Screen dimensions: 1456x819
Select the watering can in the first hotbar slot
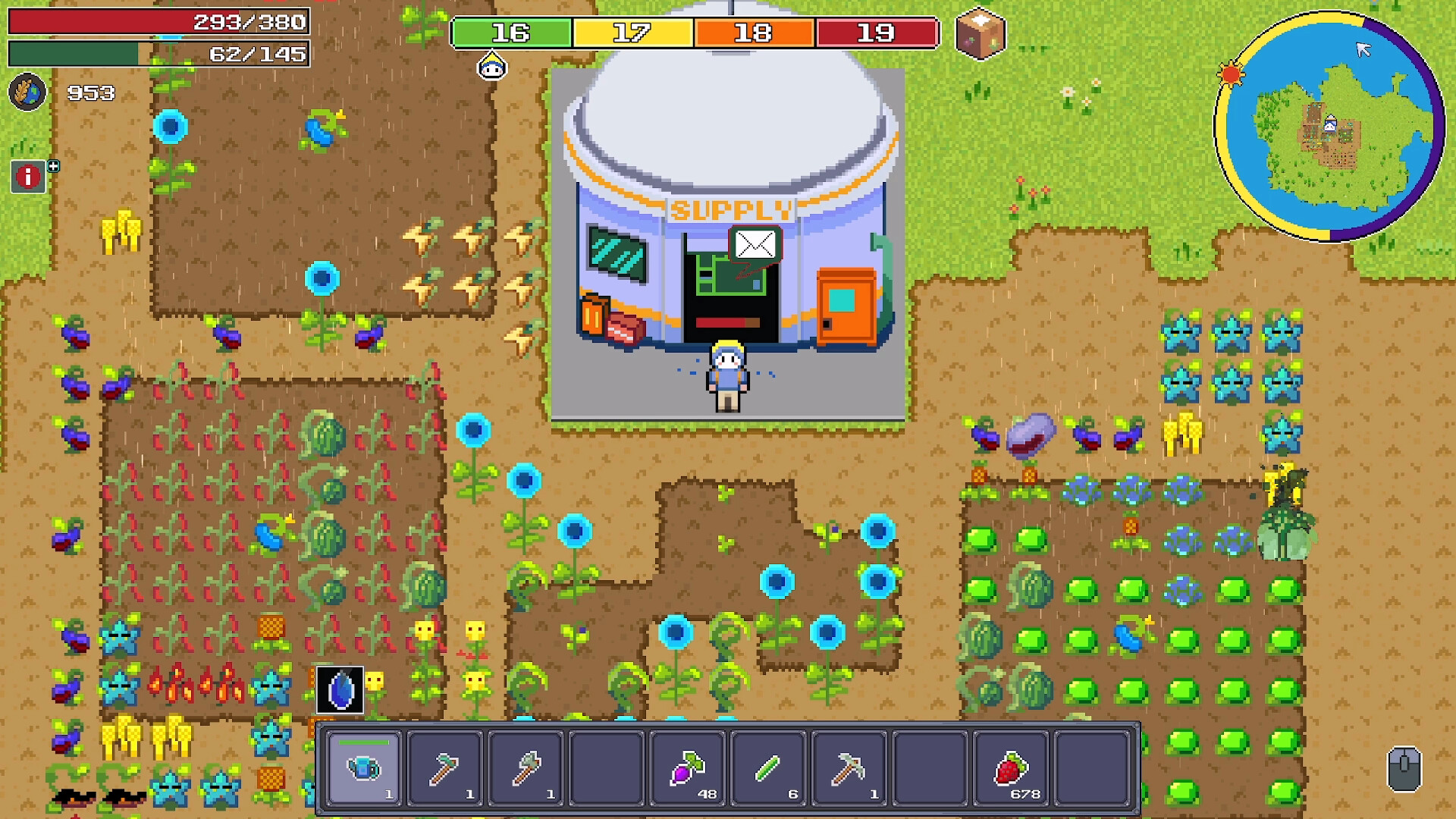coord(362,768)
